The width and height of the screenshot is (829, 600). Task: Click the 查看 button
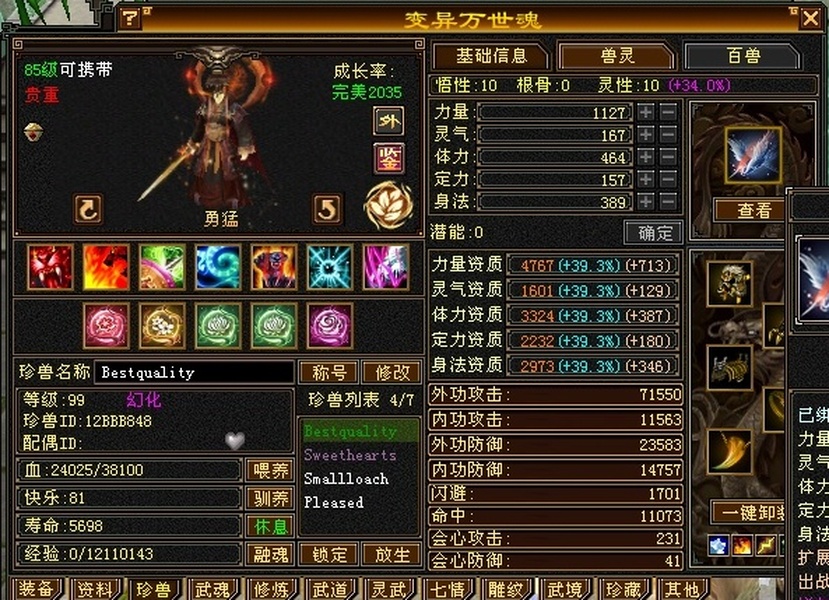[753, 210]
